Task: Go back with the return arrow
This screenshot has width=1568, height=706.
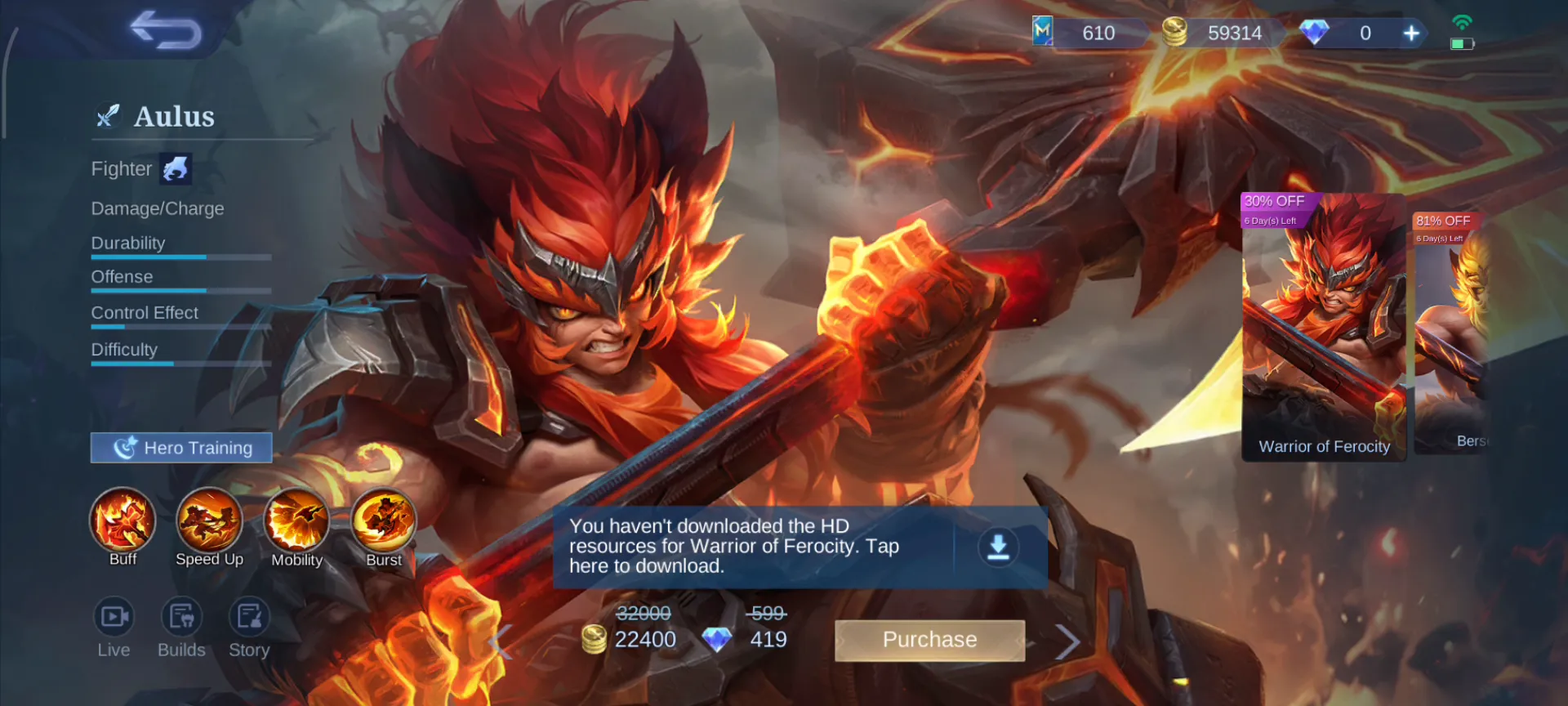Action: 166,30
